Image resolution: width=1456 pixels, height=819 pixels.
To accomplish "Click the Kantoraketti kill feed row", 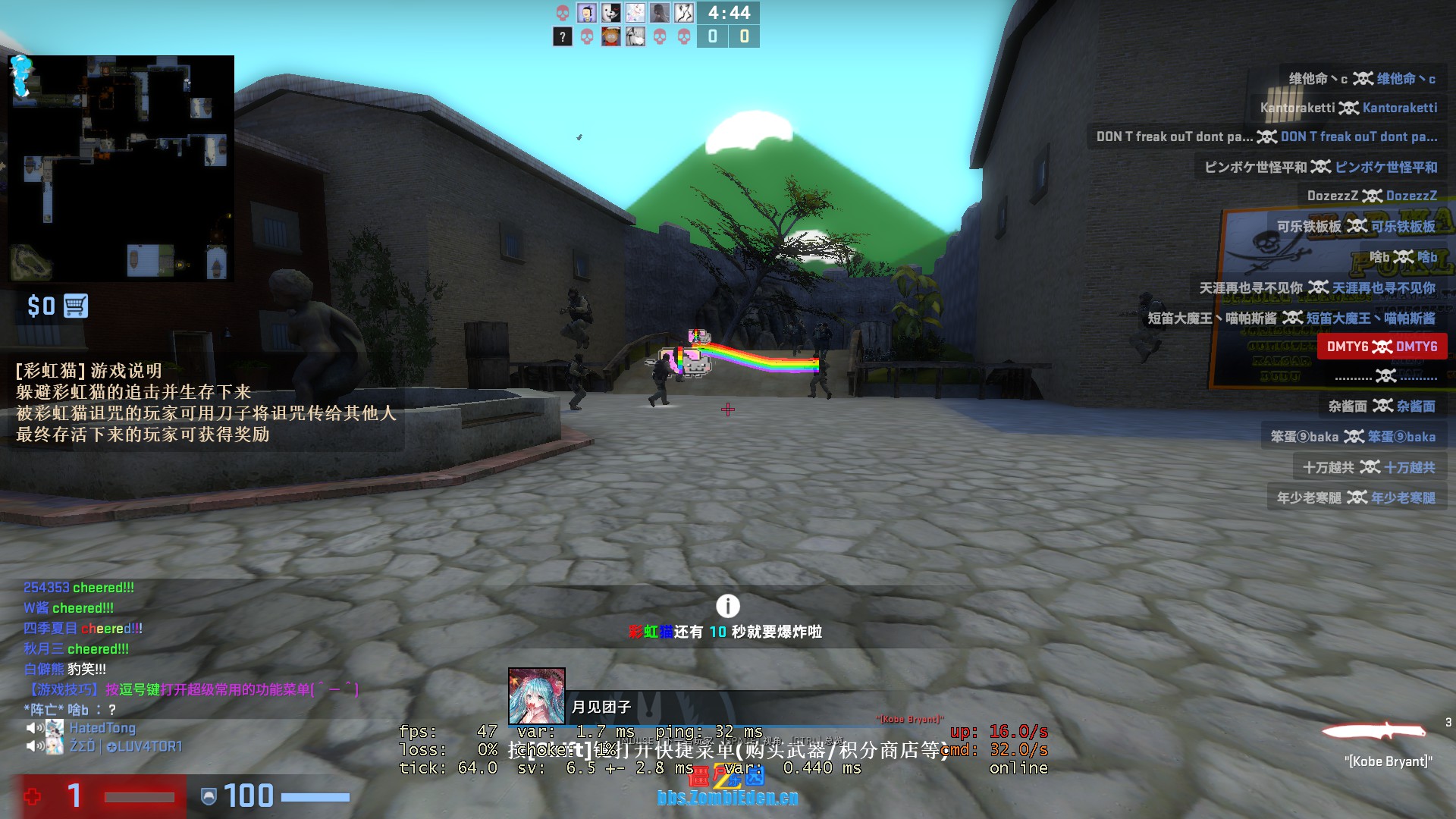I will pyautogui.click(x=1348, y=108).
